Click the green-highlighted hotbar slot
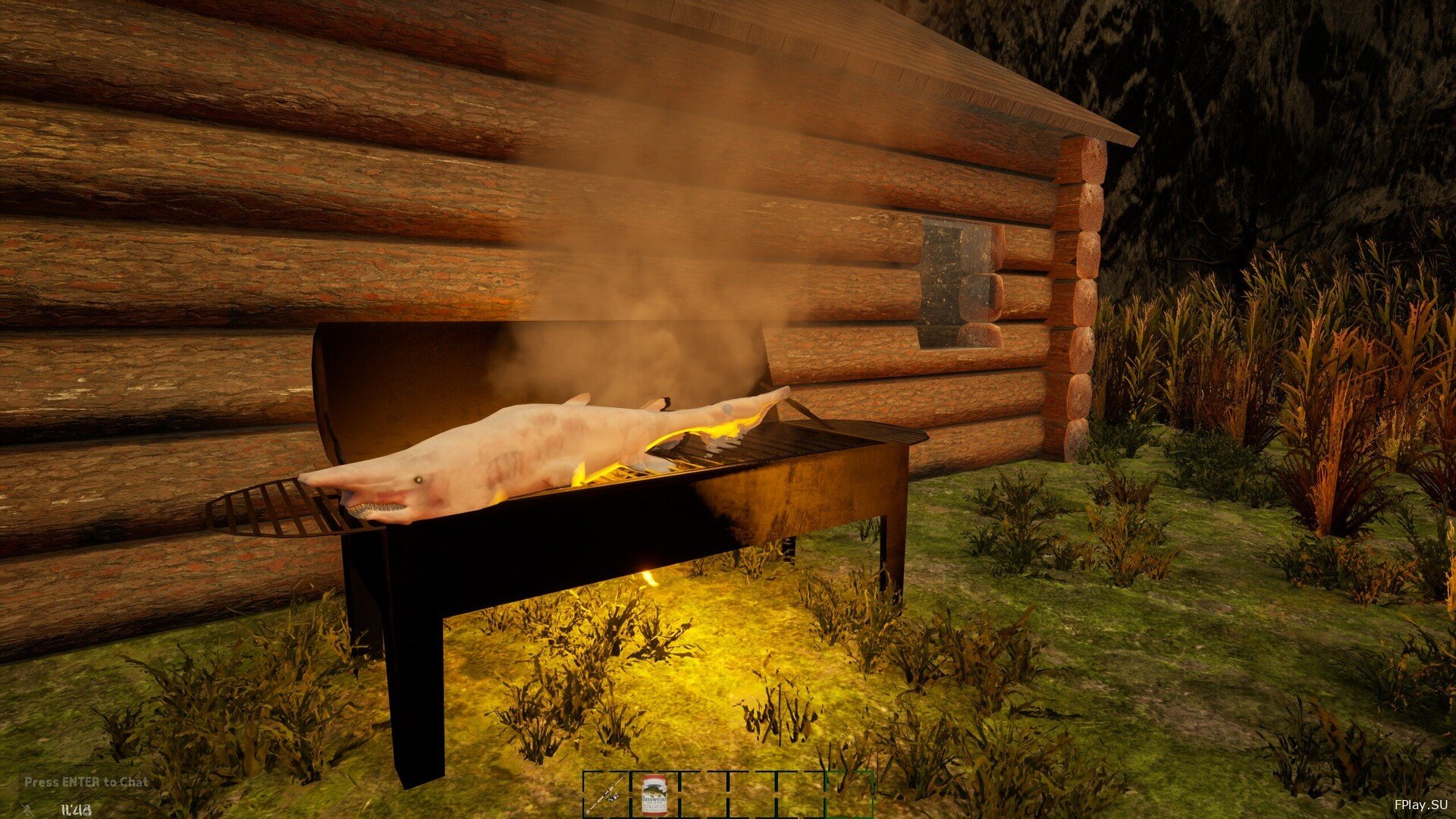Viewport: 1456px width, 819px height. [849, 794]
